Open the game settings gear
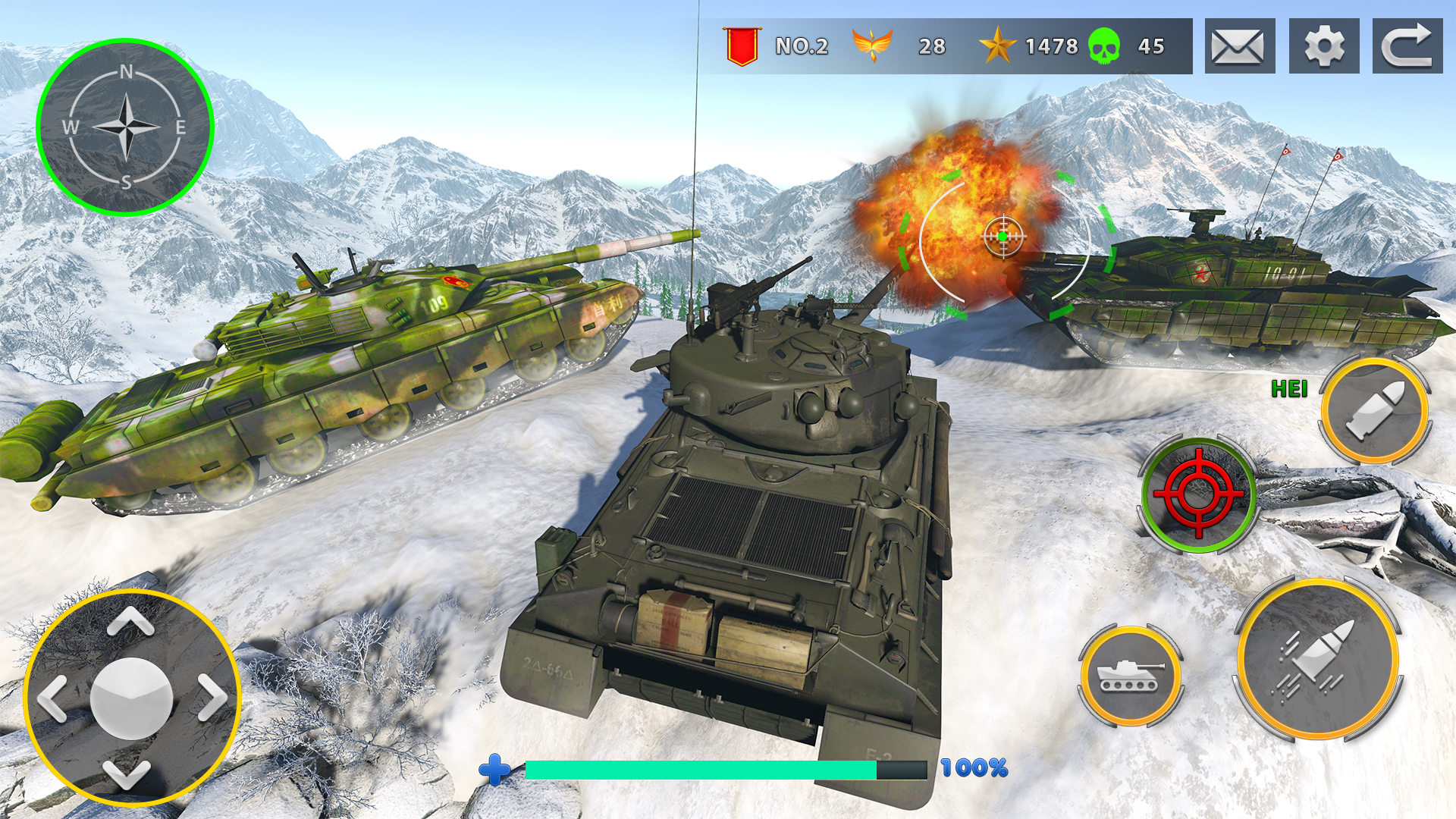The width and height of the screenshot is (1456, 819). [1323, 47]
